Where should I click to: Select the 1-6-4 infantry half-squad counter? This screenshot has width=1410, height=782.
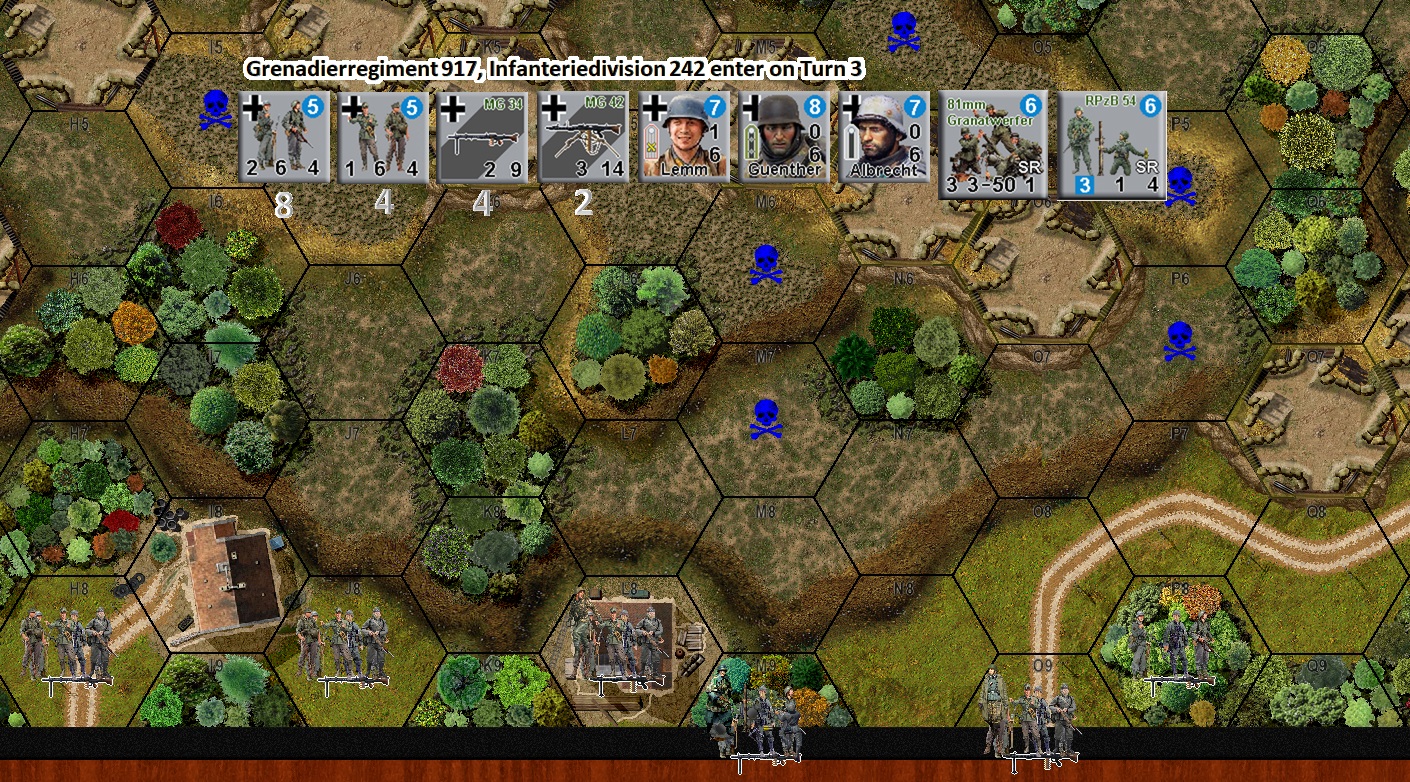click(383, 138)
